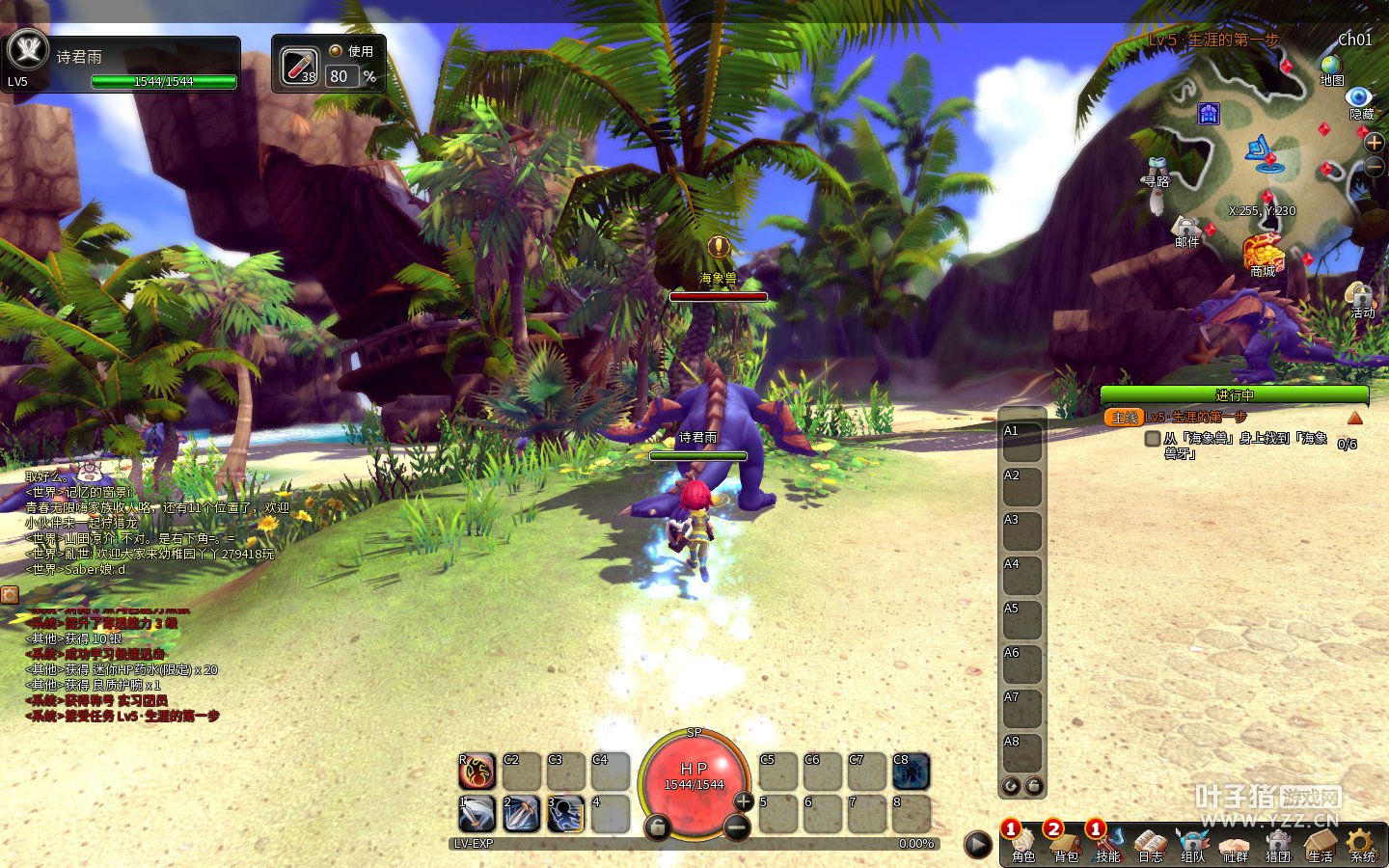This screenshot has height=868, width=1389.
Task: Zoom out the minimap with minus button
Action: (x=1375, y=167)
